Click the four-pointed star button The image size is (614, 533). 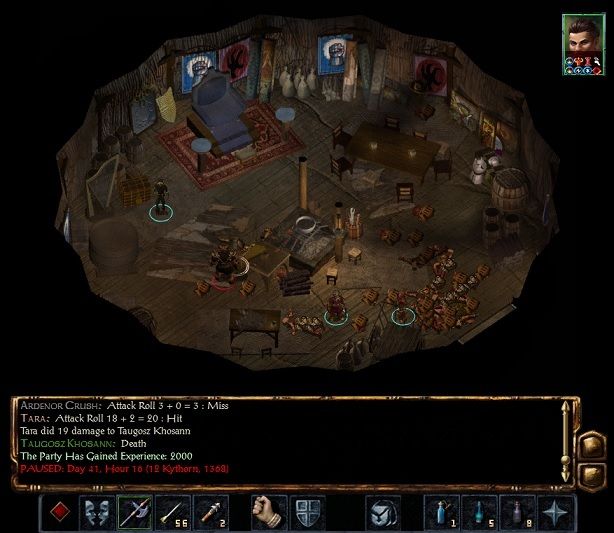coord(553,512)
